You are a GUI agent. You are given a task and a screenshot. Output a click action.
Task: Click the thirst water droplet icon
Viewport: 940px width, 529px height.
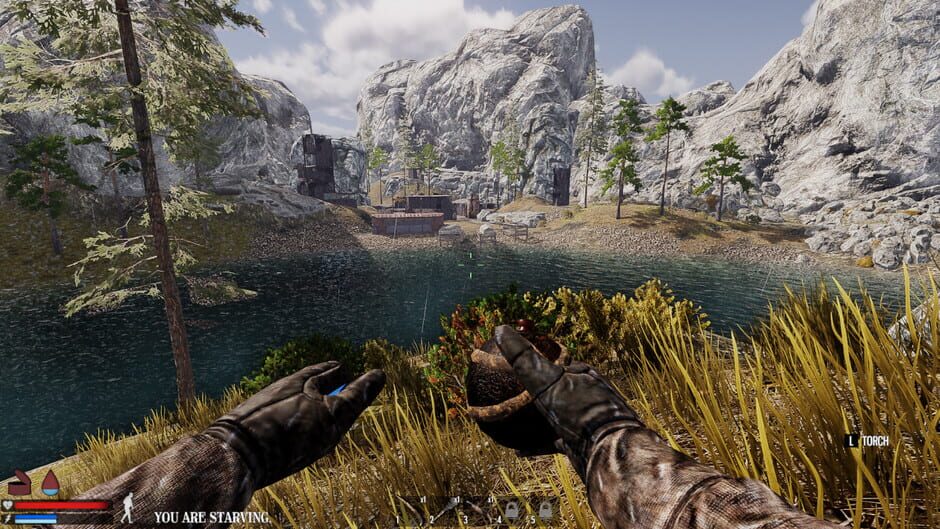coord(49,485)
